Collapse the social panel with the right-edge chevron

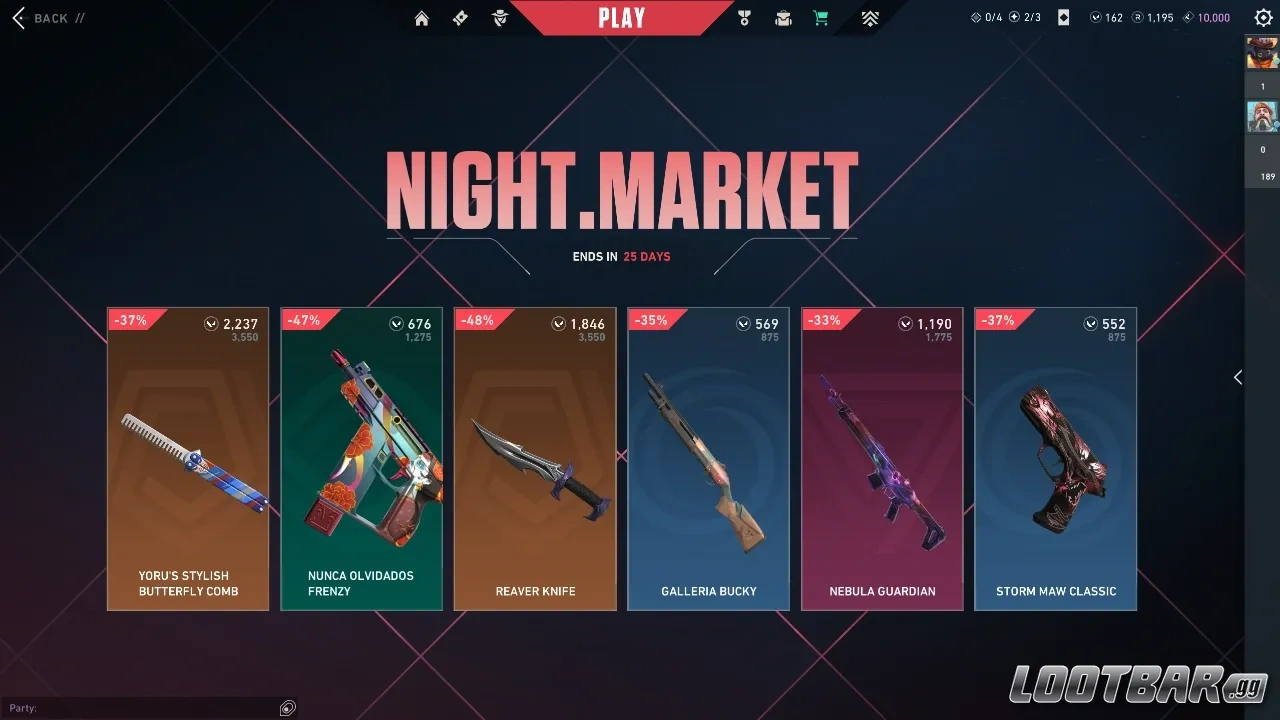click(x=1238, y=377)
